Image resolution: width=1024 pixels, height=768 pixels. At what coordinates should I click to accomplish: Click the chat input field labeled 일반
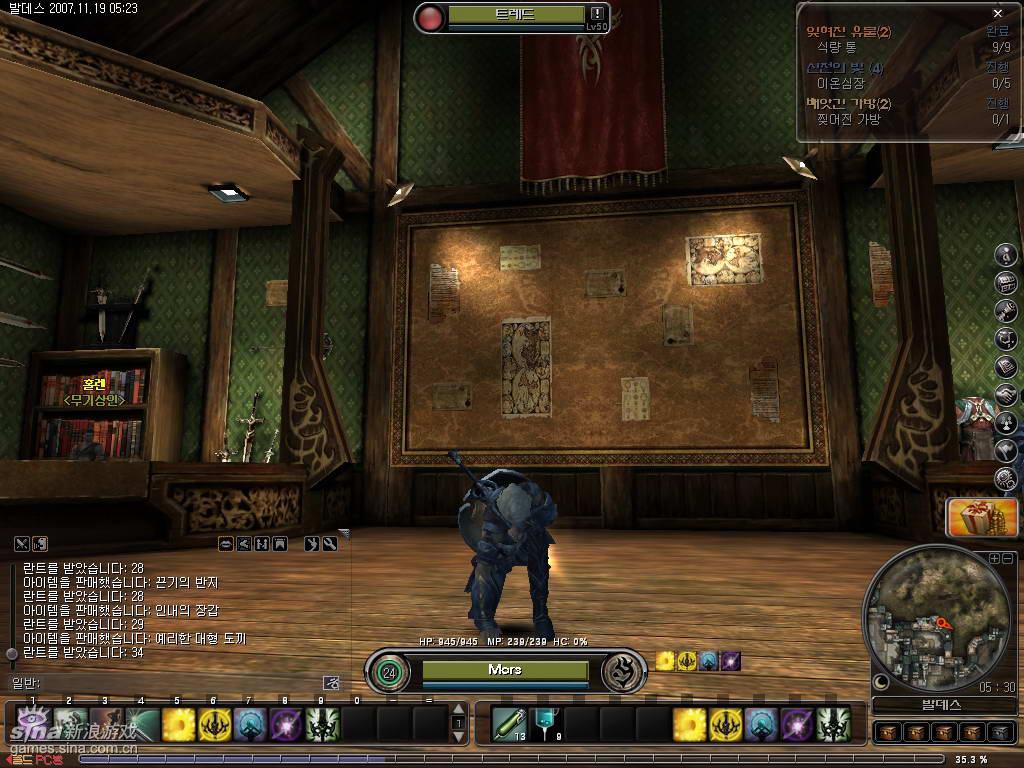(x=170, y=683)
